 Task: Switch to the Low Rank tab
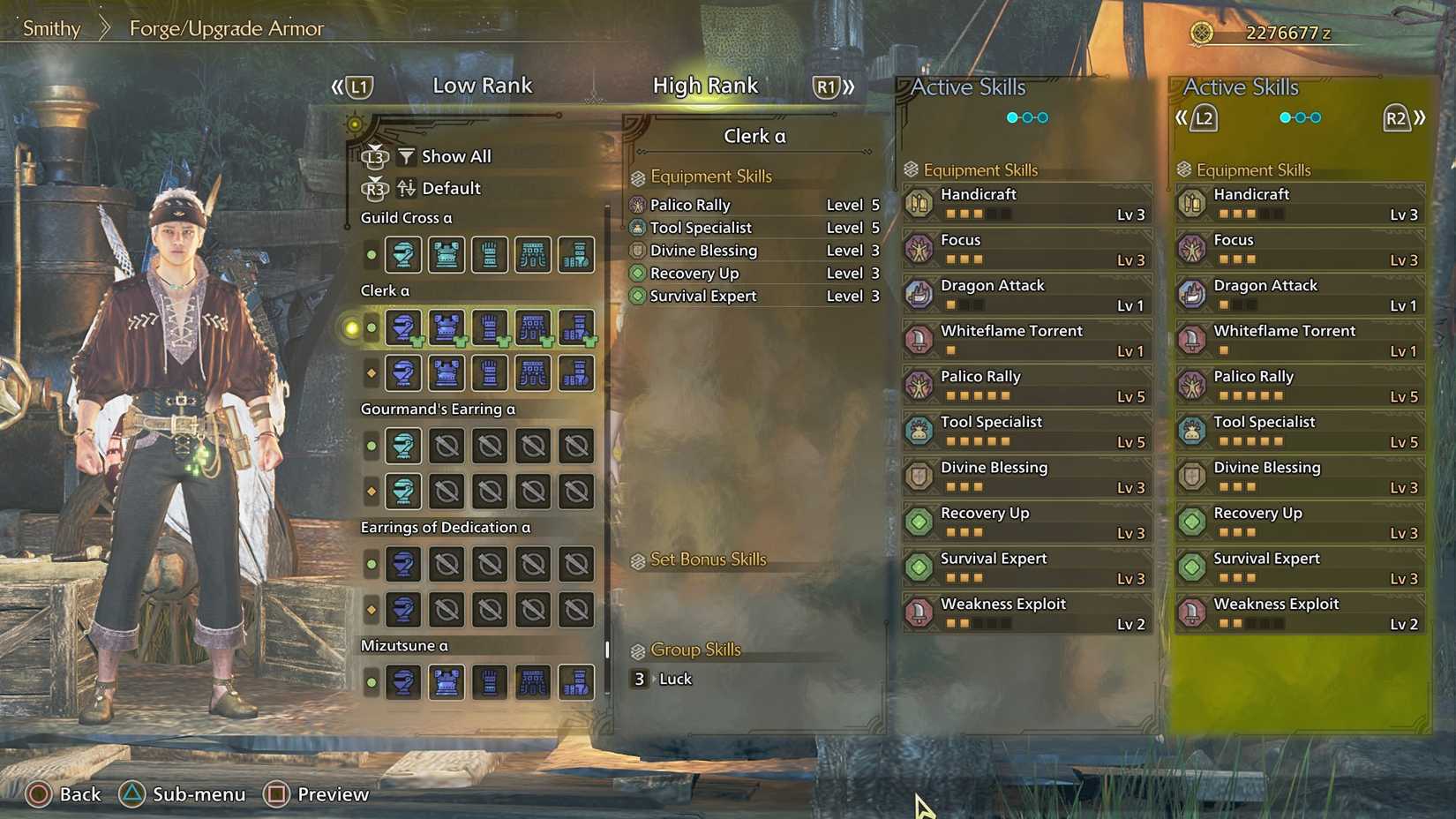click(483, 86)
